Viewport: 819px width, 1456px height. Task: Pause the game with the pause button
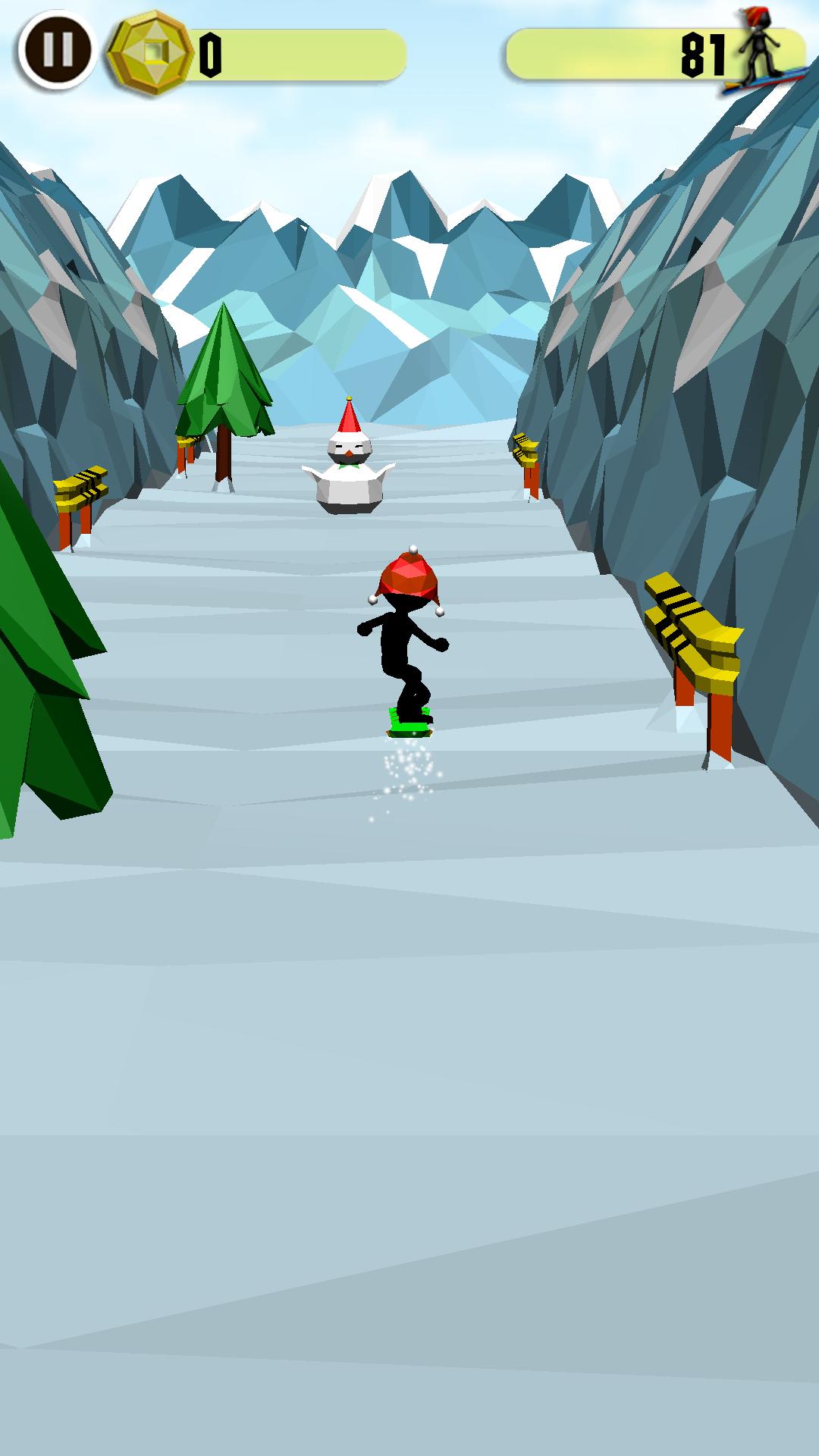tap(58, 50)
